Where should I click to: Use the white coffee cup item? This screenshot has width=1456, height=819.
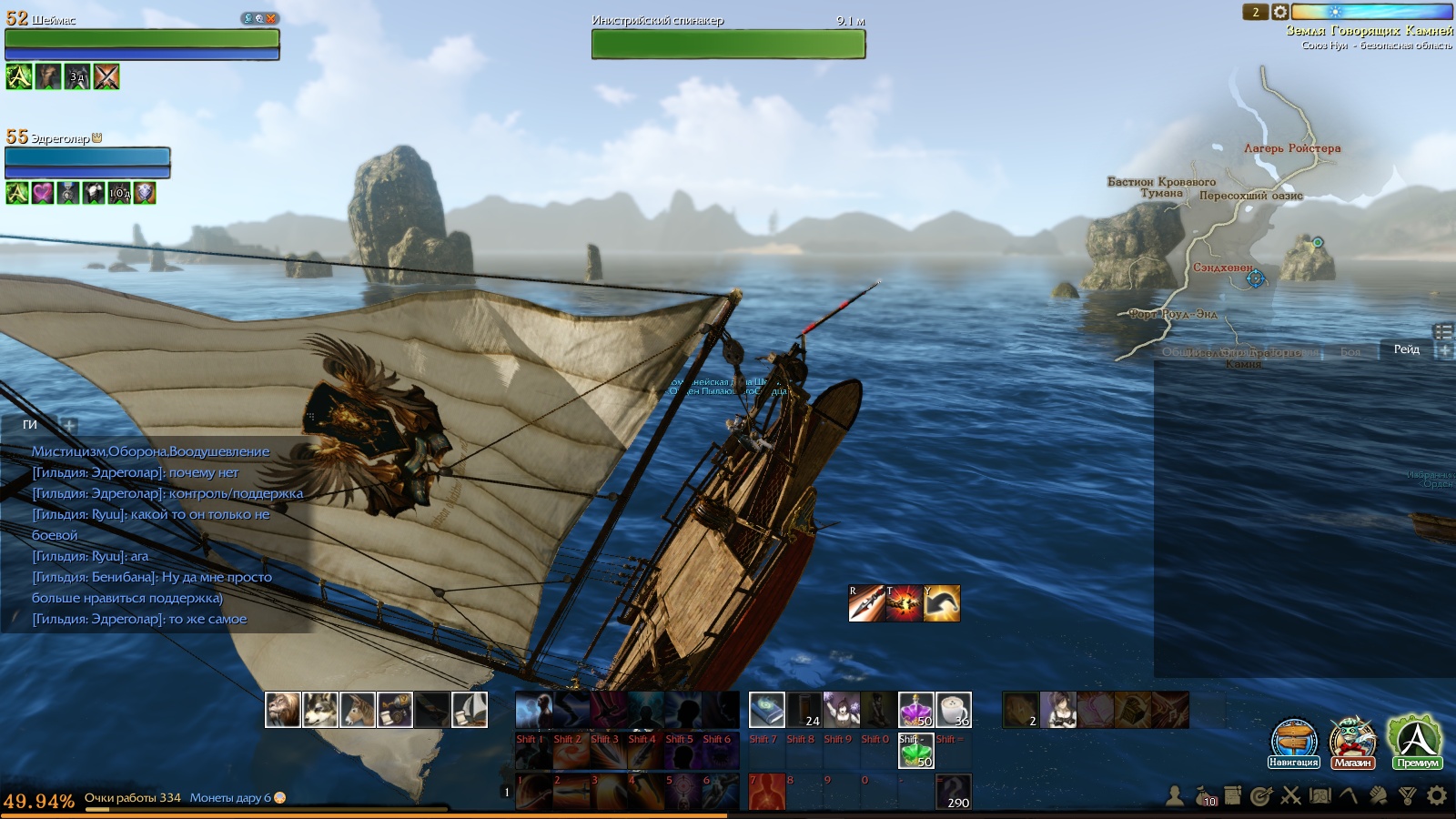click(953, 710)
